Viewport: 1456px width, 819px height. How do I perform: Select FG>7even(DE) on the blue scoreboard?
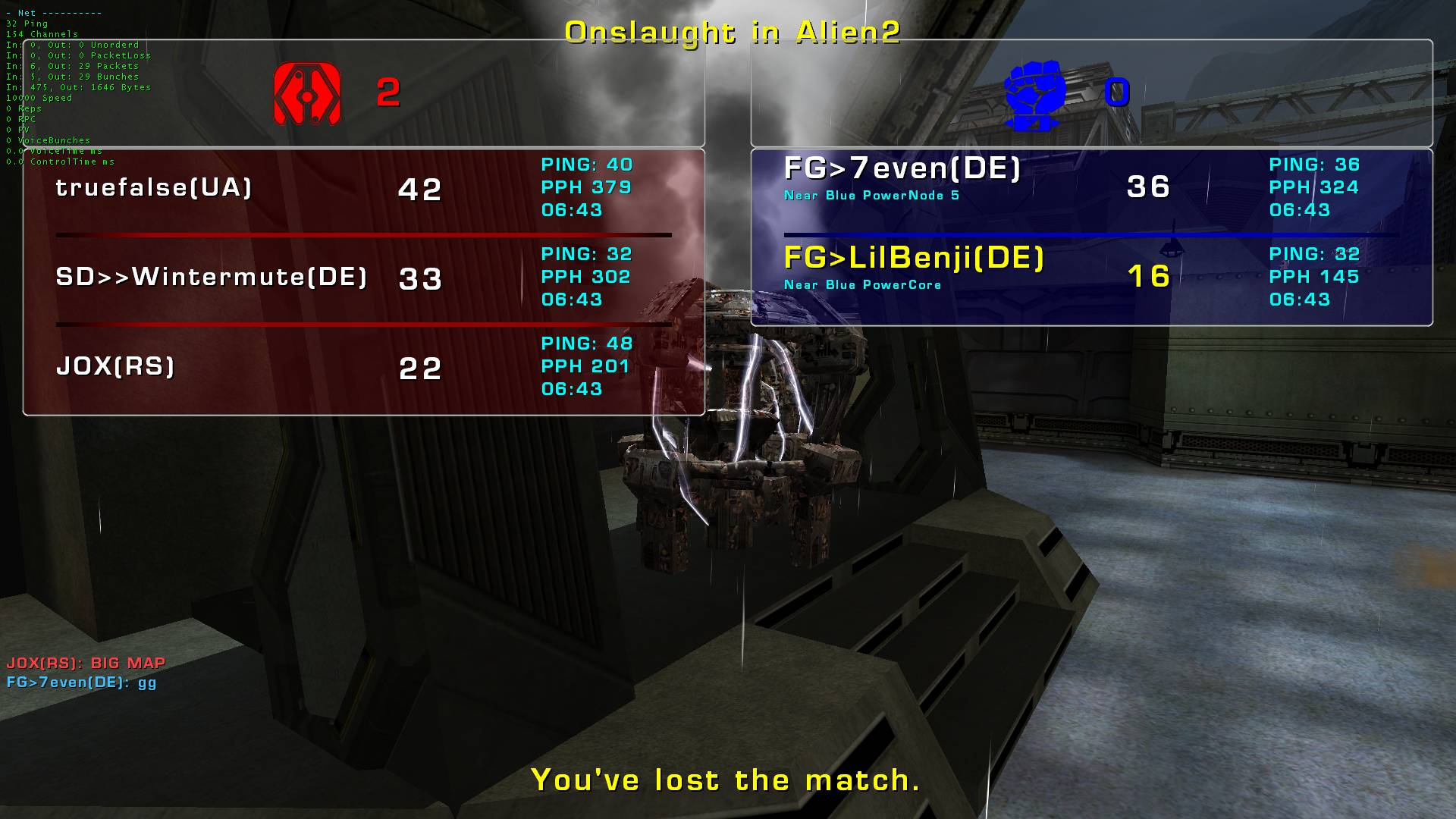tap(902, 169)
